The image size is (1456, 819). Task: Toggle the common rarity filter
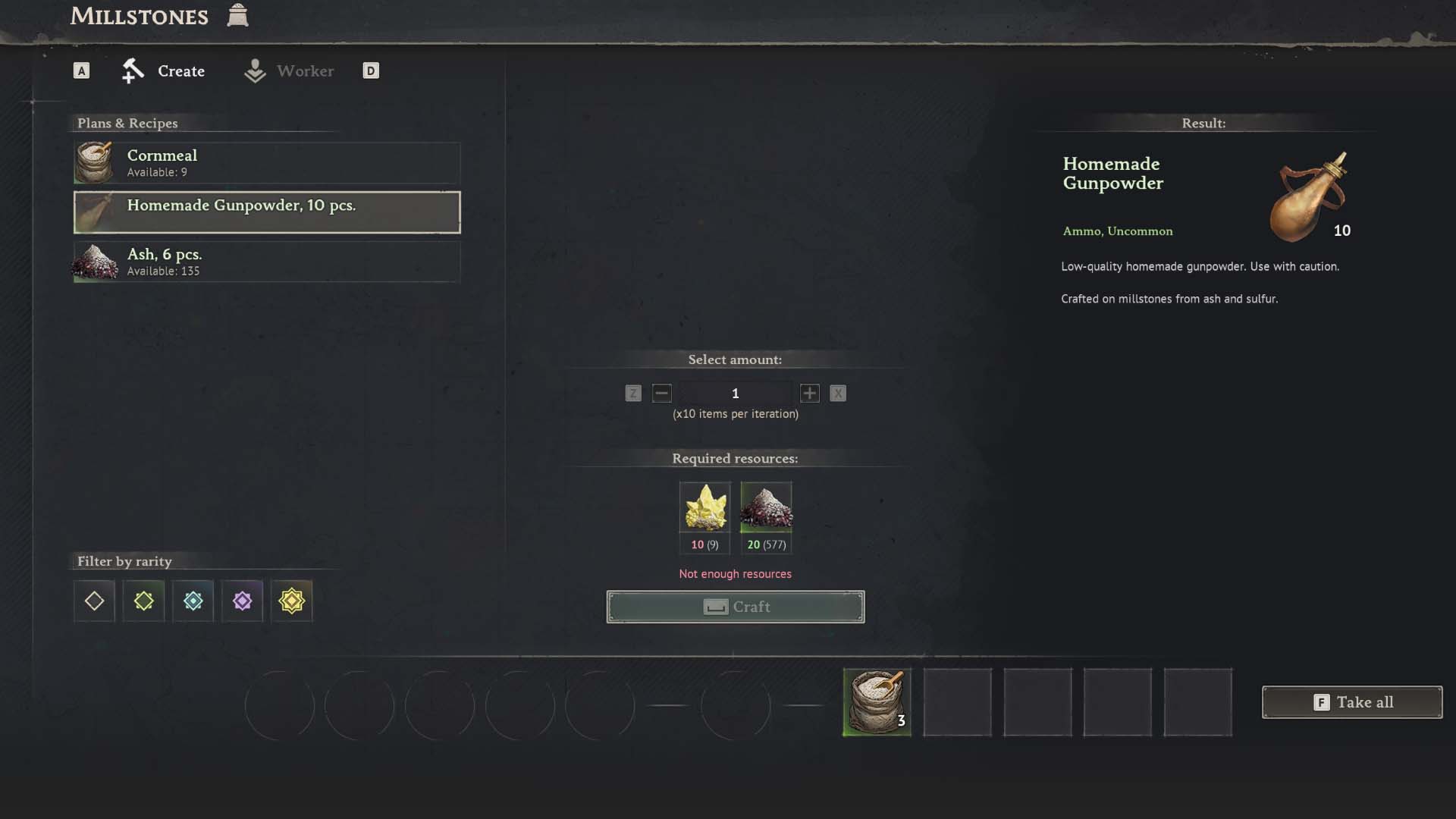(93, 601)
